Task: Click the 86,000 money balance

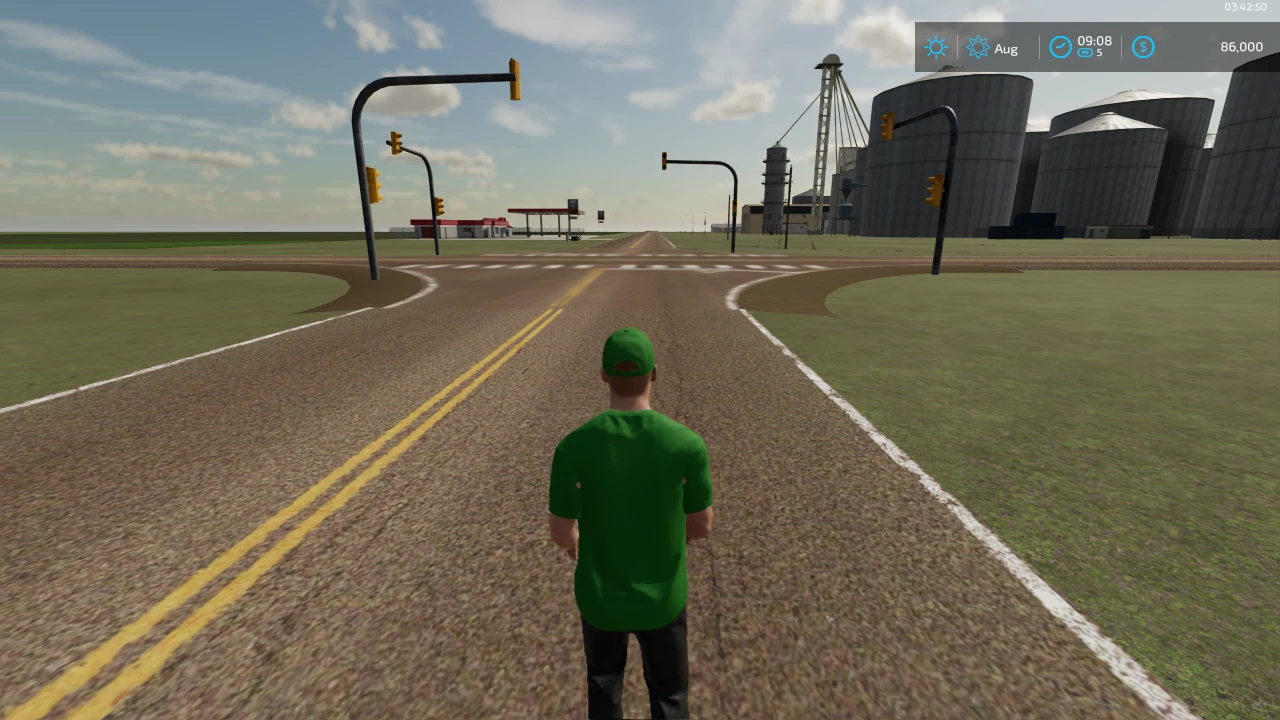Action: [x=1241, y=47]
